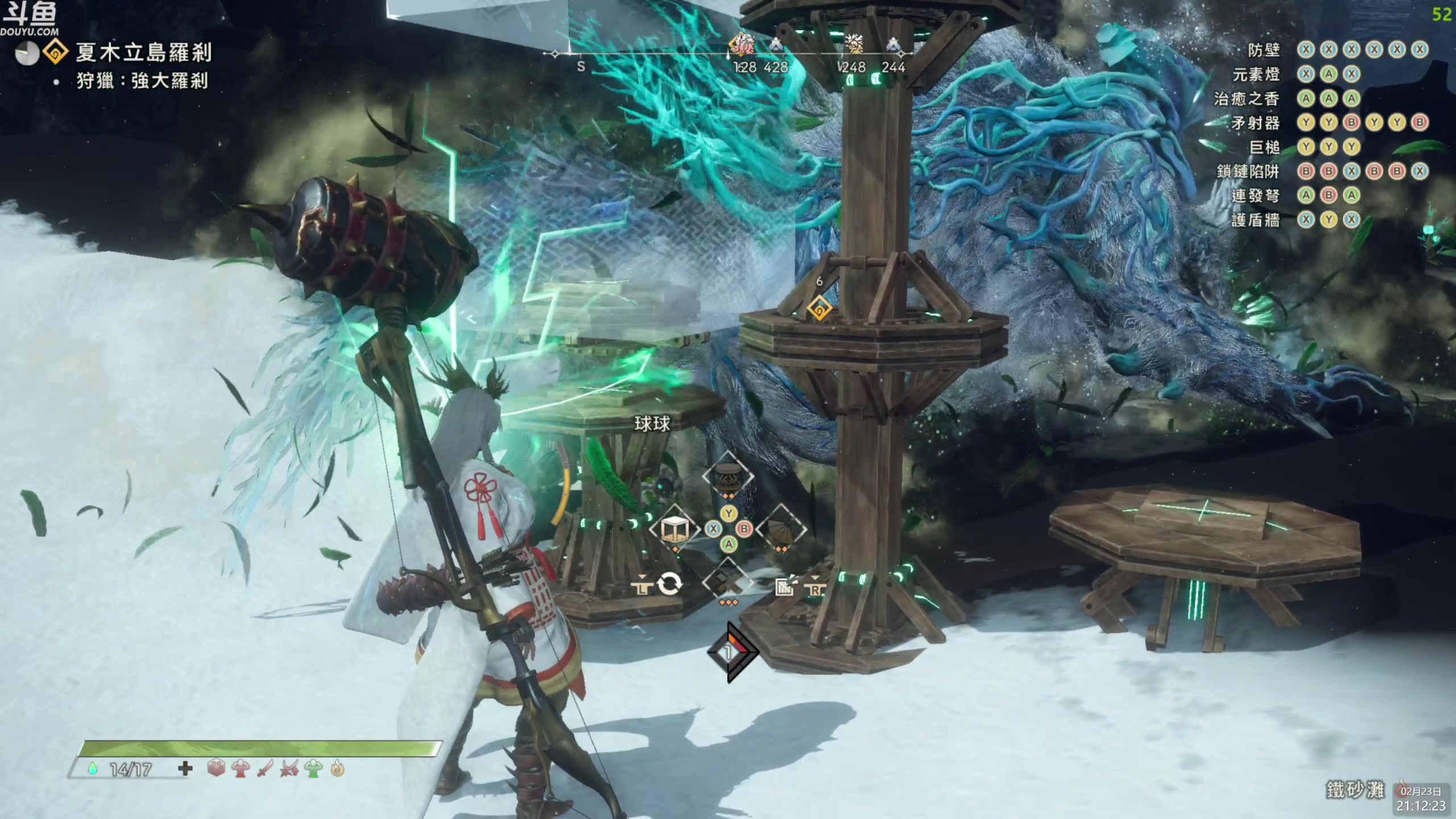Screen dimensions: 1456x819
Task: Choose the drum karakuri slot
Action: pos(728,475)
